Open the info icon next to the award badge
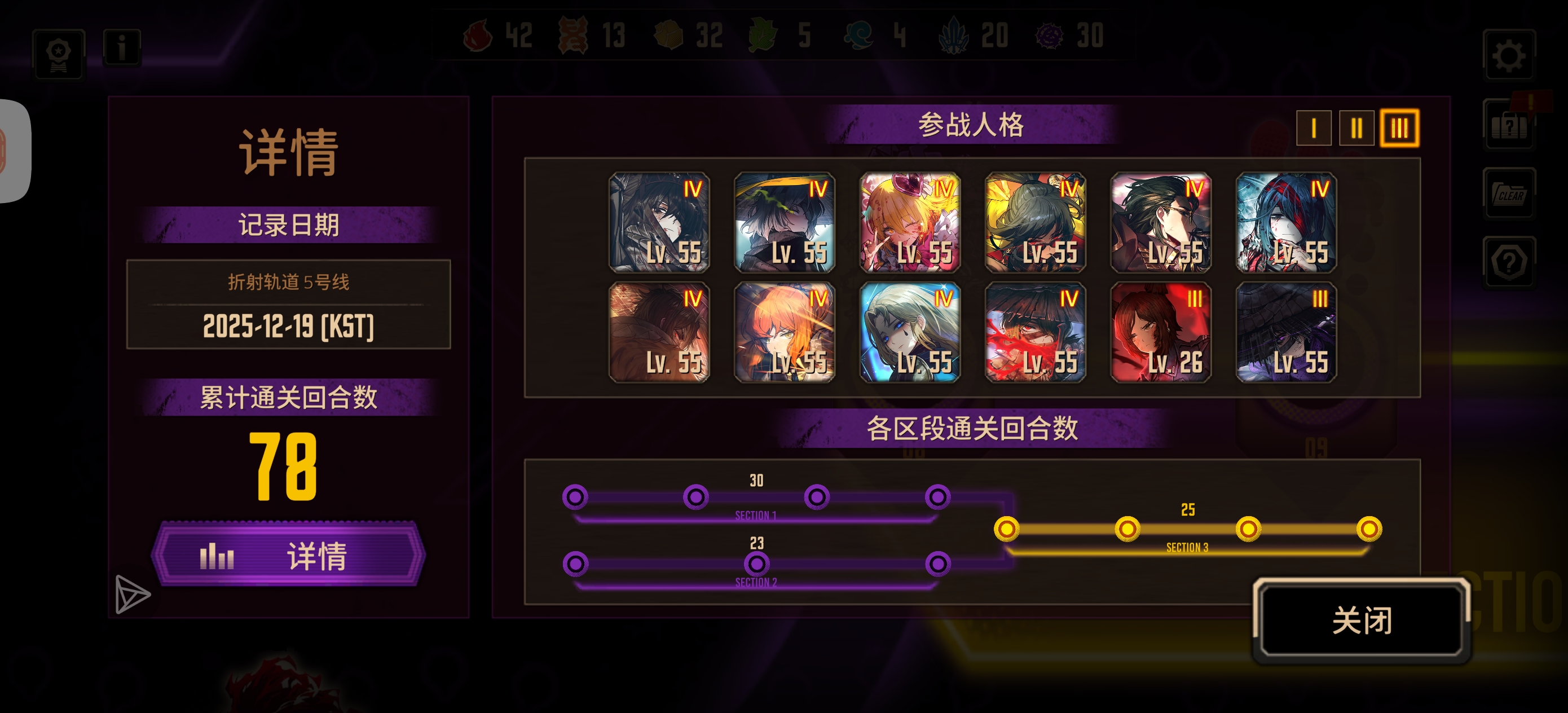This screenshot has height=713, width=1568. [121, 49]
